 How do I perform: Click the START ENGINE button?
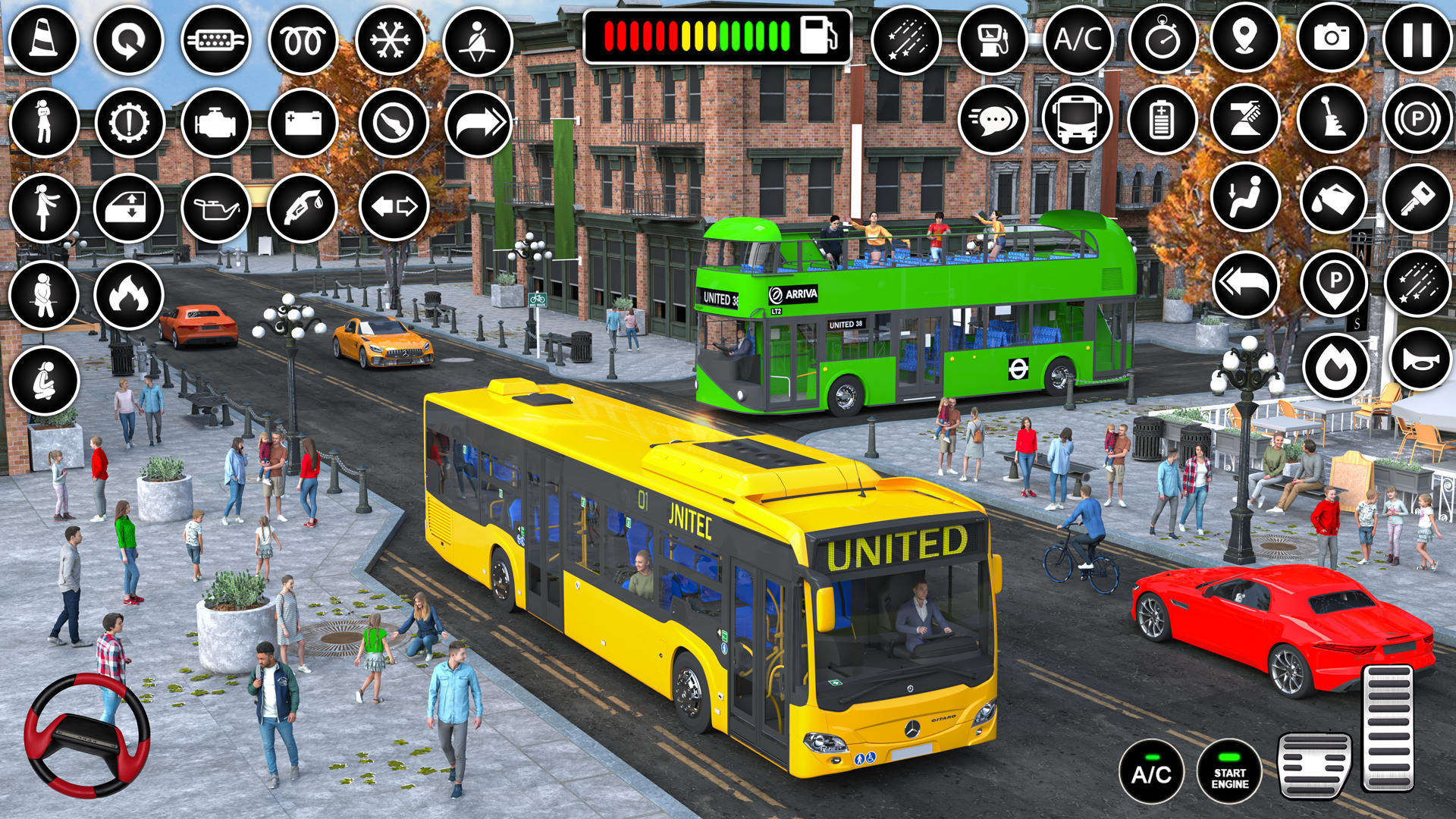click(1229, 772)
